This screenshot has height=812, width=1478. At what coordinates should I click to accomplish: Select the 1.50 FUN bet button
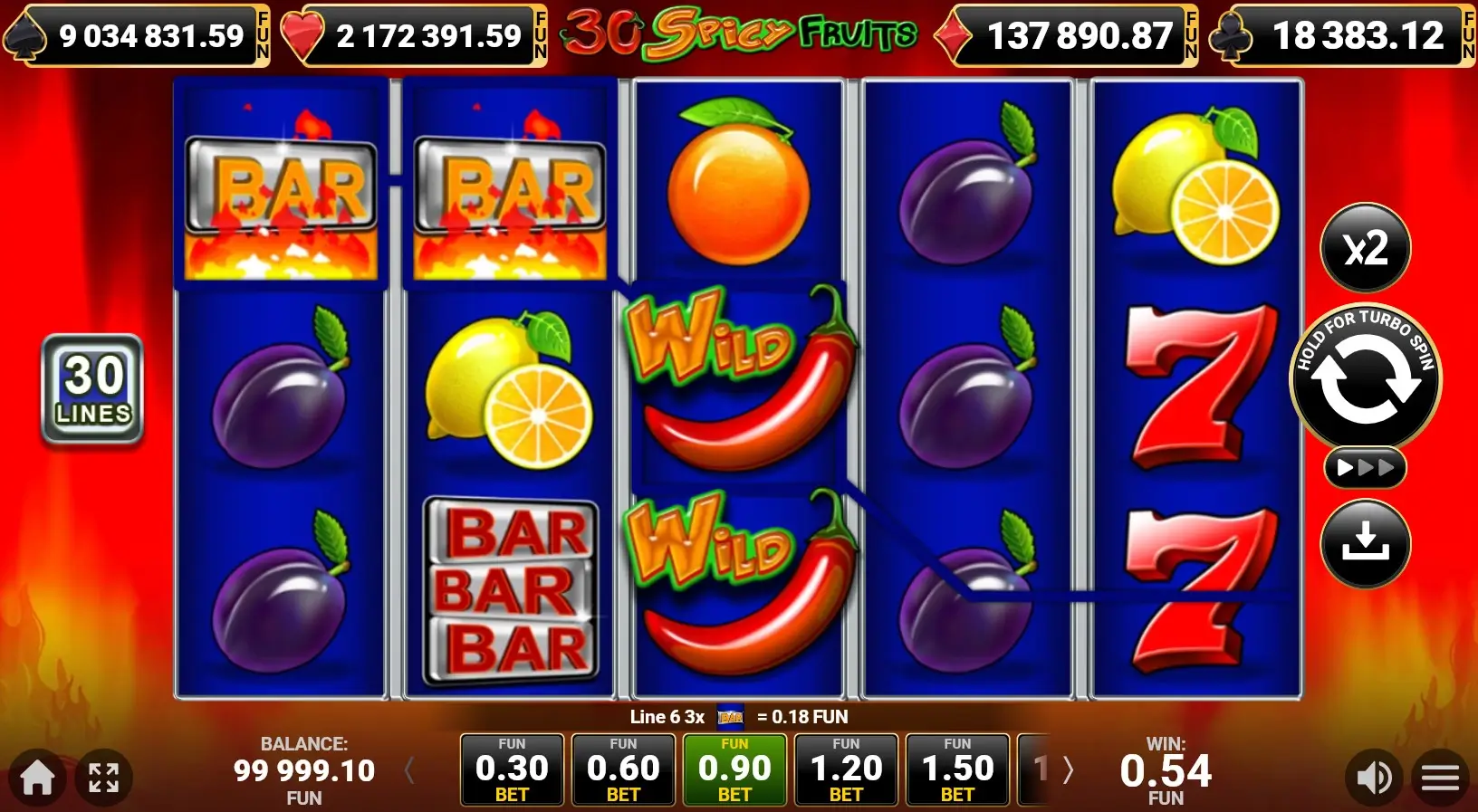(957, 770)
